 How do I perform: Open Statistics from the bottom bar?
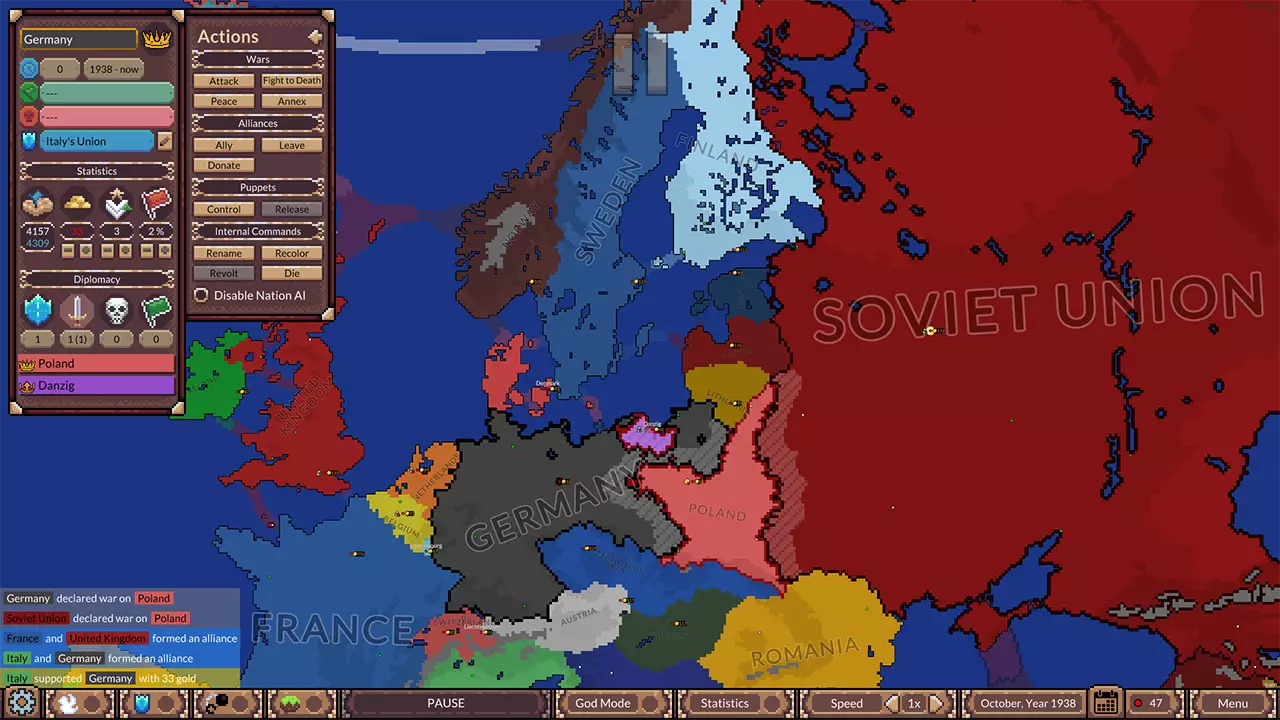[x=724, y=702]
